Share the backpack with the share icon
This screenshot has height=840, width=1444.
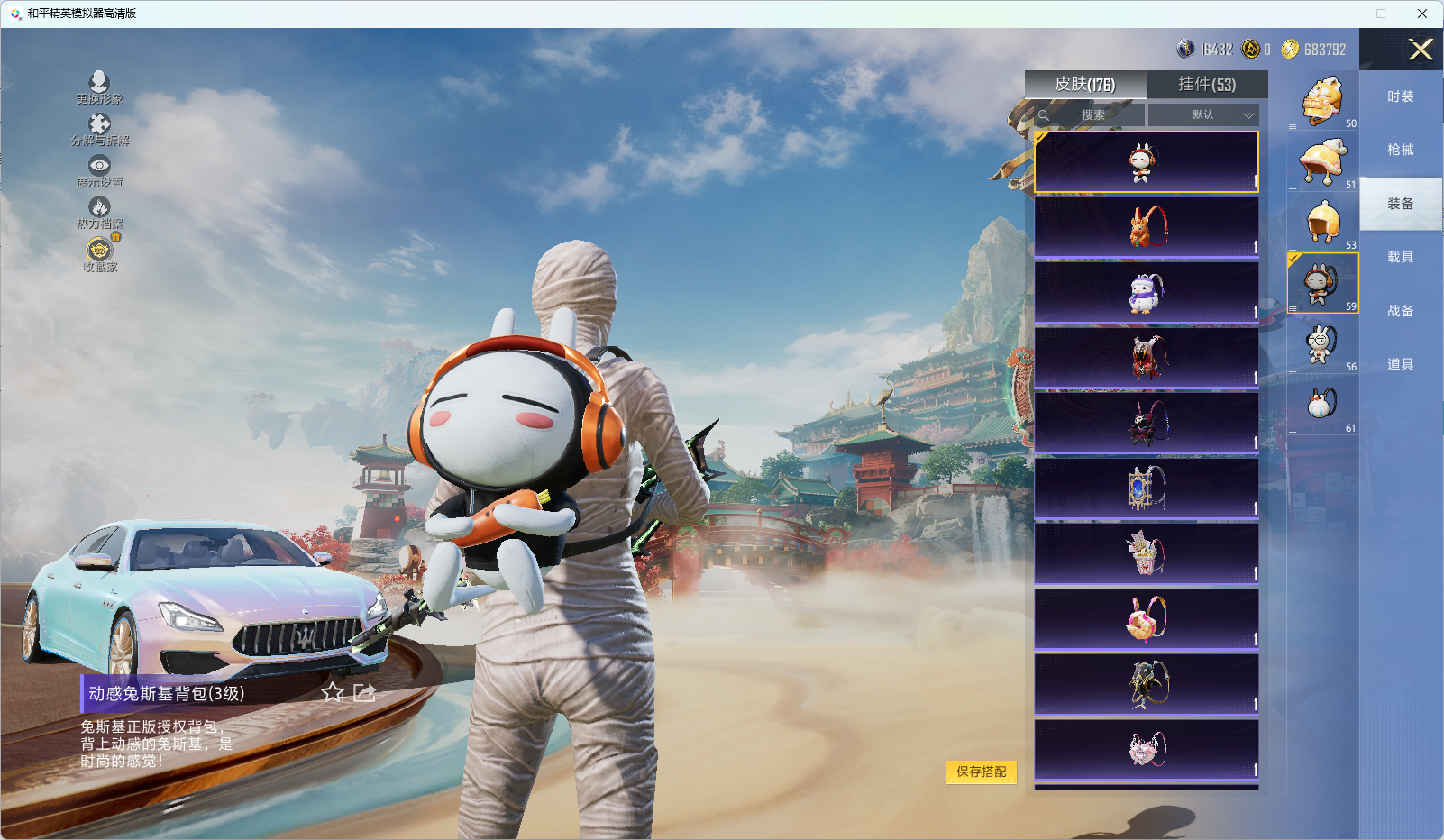(364, 692)
